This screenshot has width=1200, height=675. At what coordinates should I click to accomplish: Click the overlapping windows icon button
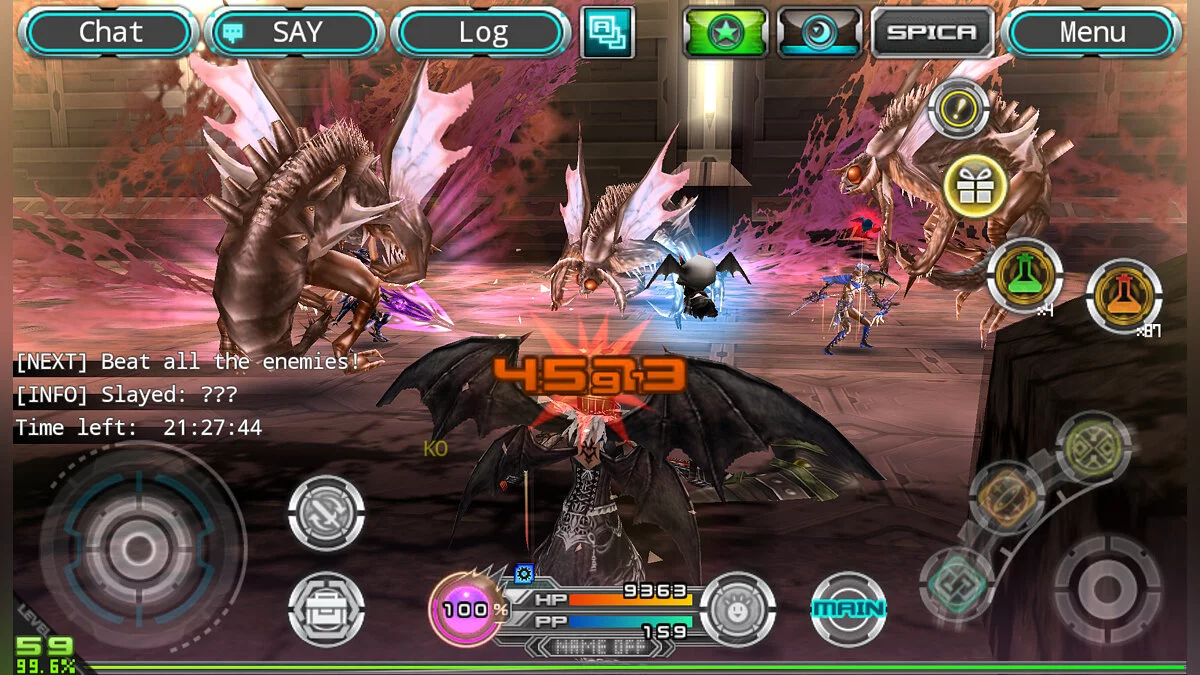tap(607, 32)
